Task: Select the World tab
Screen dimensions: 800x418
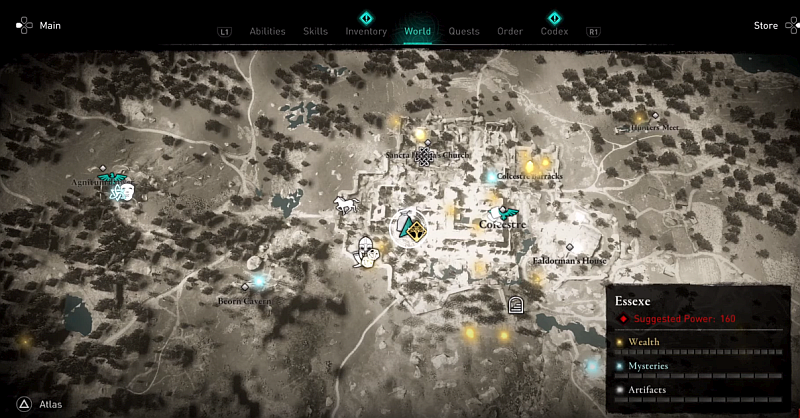Action: (x=417, y=31)
